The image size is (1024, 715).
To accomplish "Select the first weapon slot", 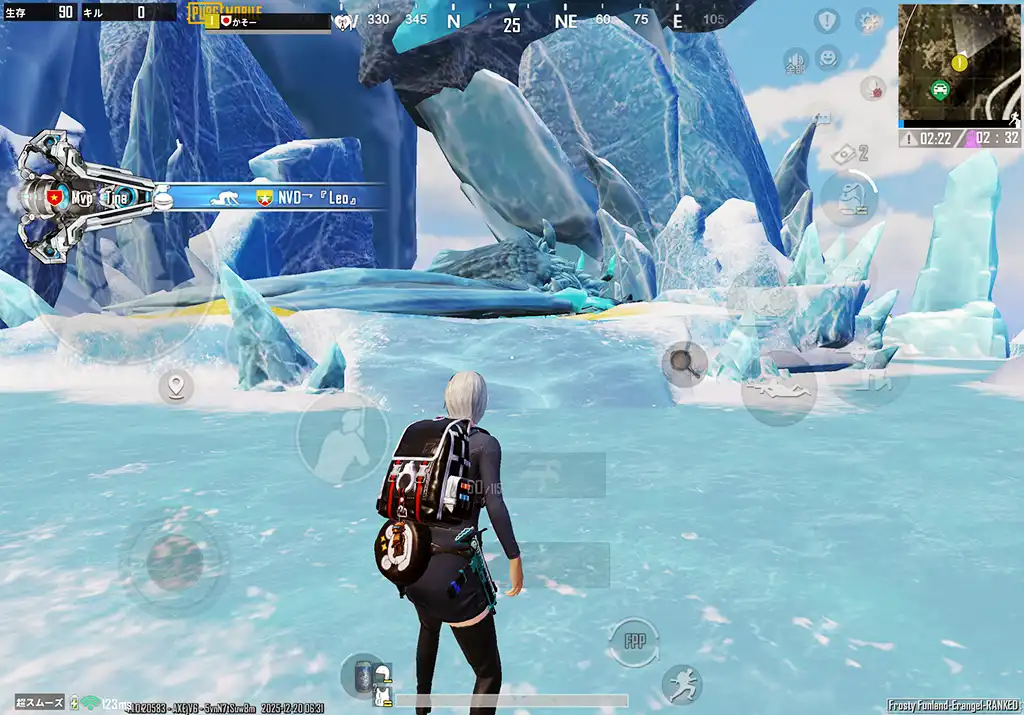I will pyautogui.click(x=557, y=475).
